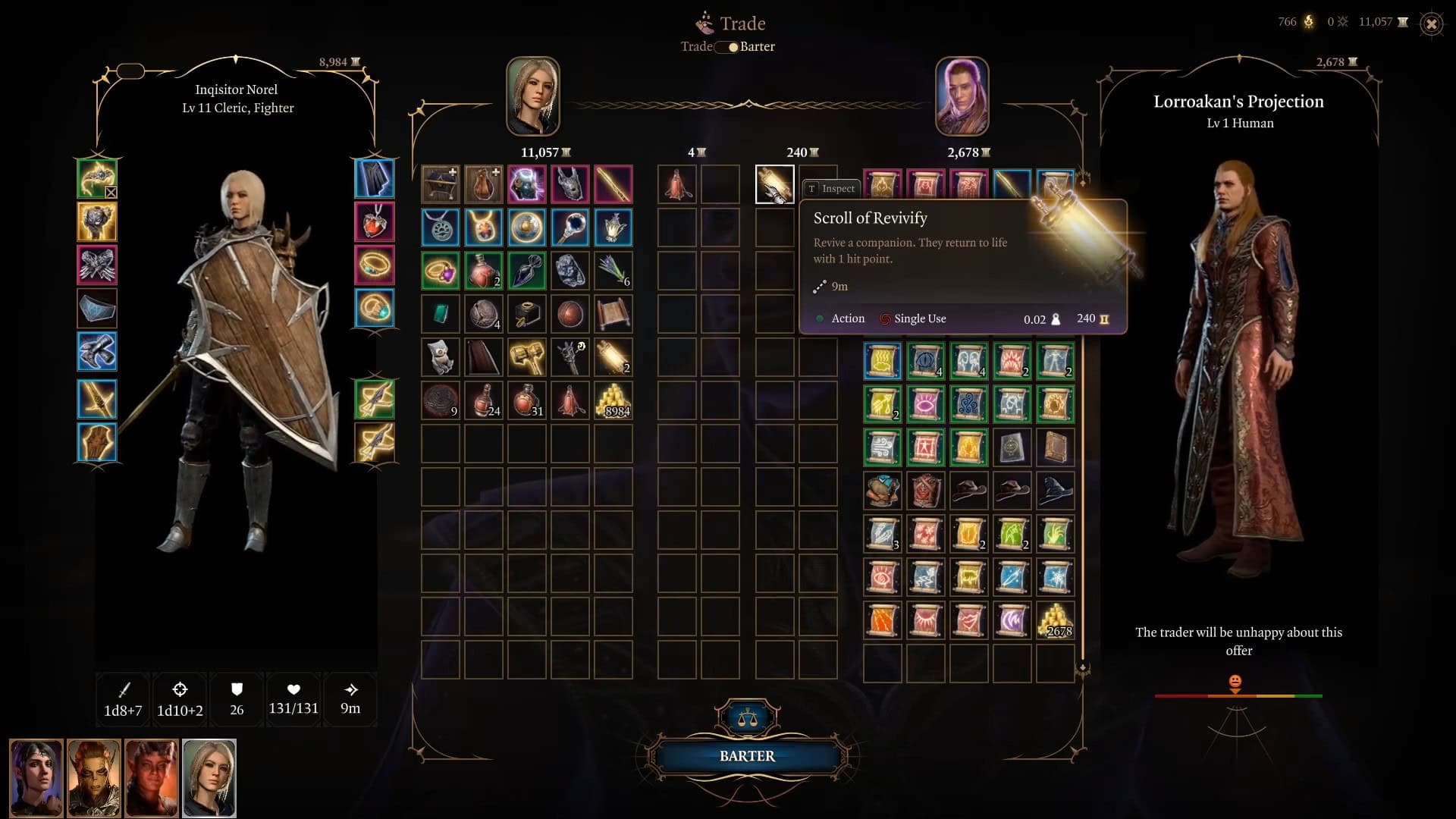Confirm the trade with the BARTER button
The image size is (1456, 819).
747,756
